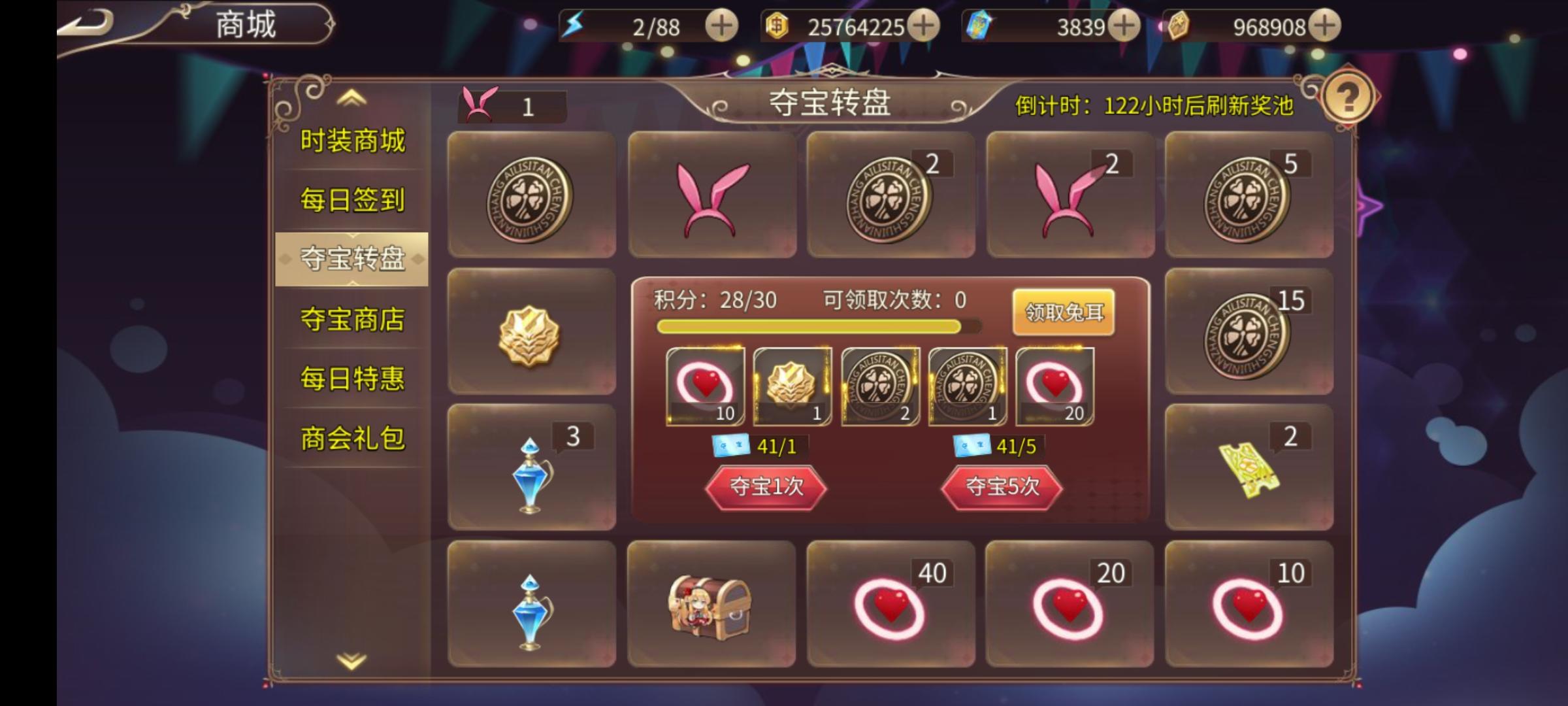1568x706 pixels.
Task: Tap the down chevron below 商会礼包
Action: click(x=351, y=662)
